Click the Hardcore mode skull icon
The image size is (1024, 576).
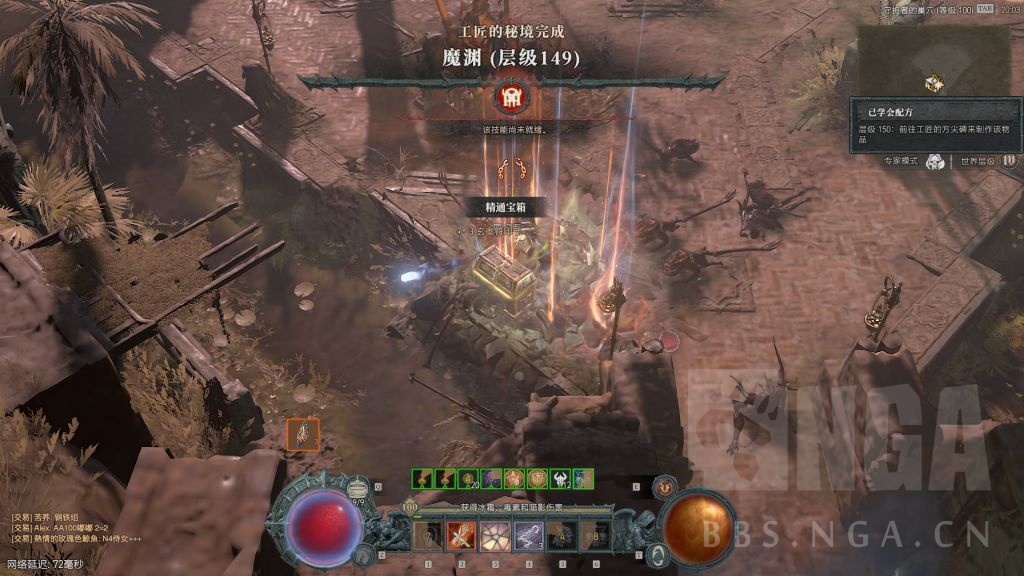pos(934,161)
